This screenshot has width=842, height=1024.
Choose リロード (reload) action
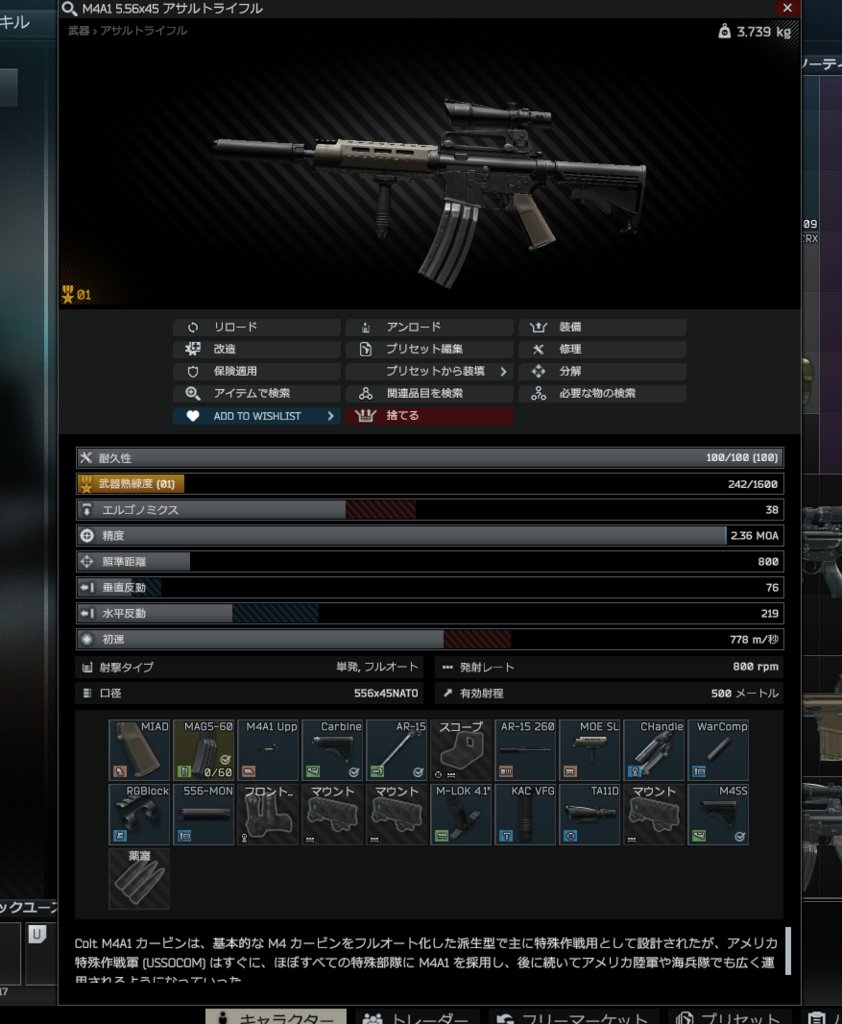256,327
